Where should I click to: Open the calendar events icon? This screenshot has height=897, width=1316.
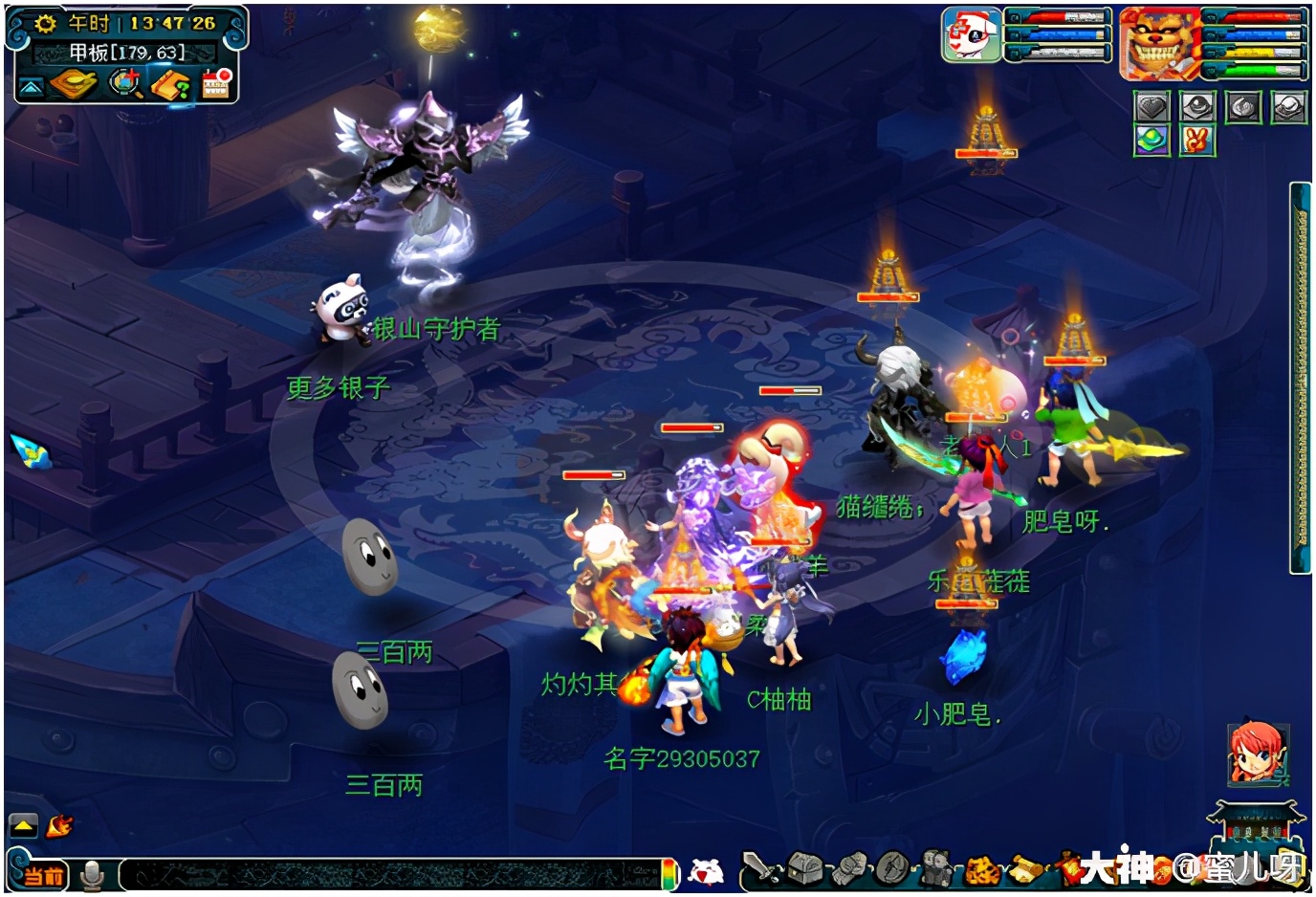pos(217,84)
